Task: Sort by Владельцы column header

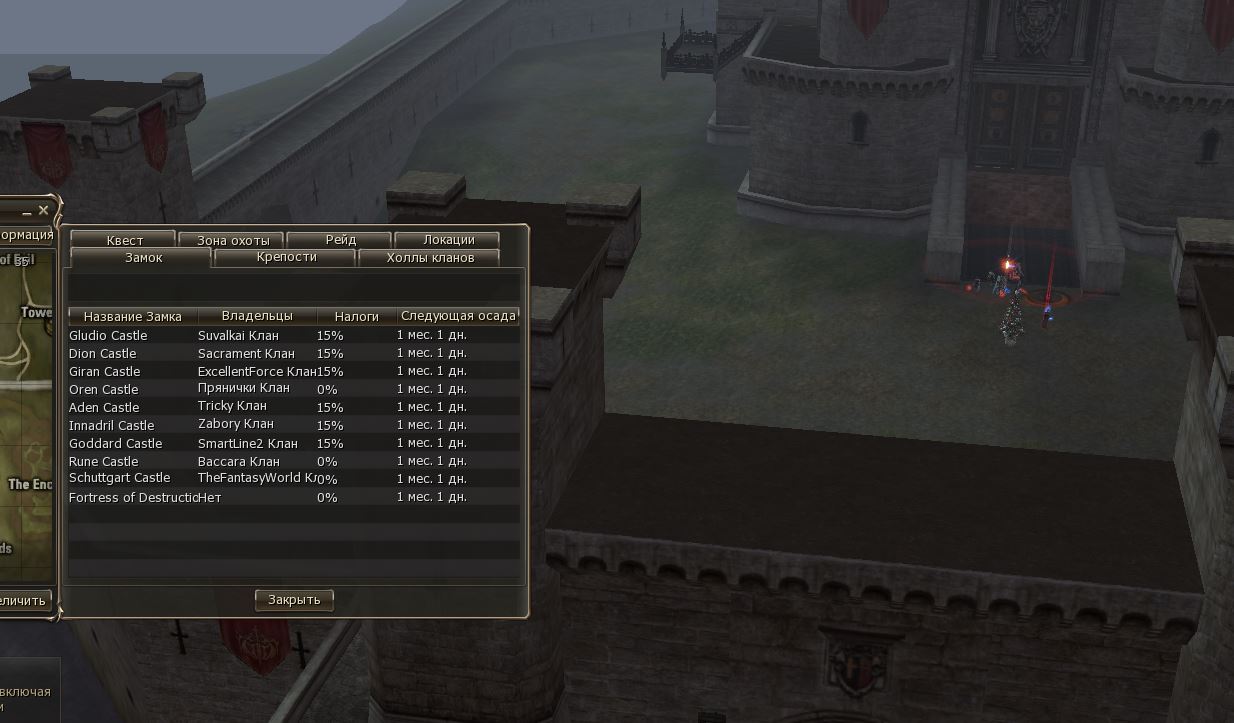Action: tap(257, 316)
